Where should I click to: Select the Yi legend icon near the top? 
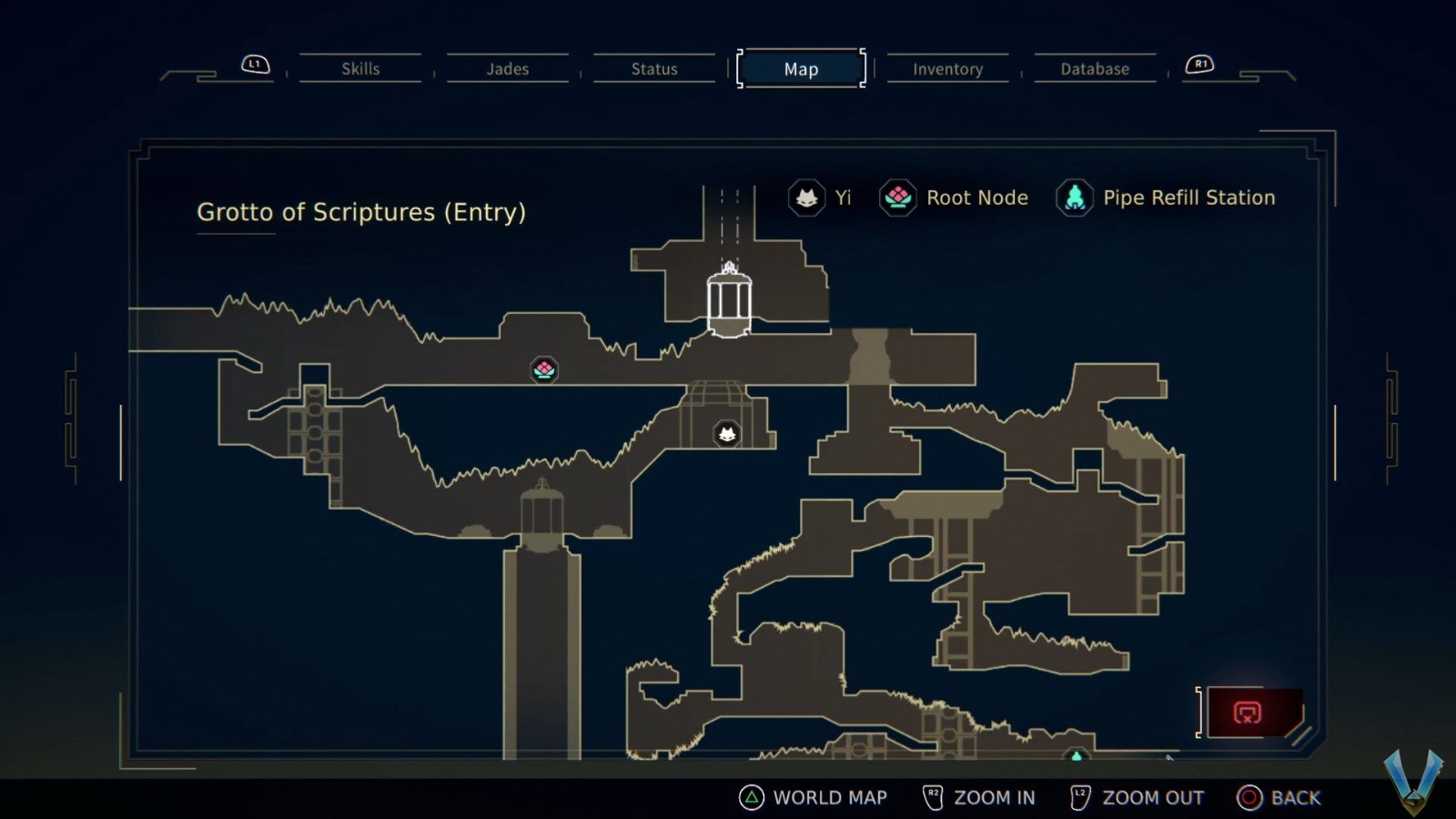(808, 197)
